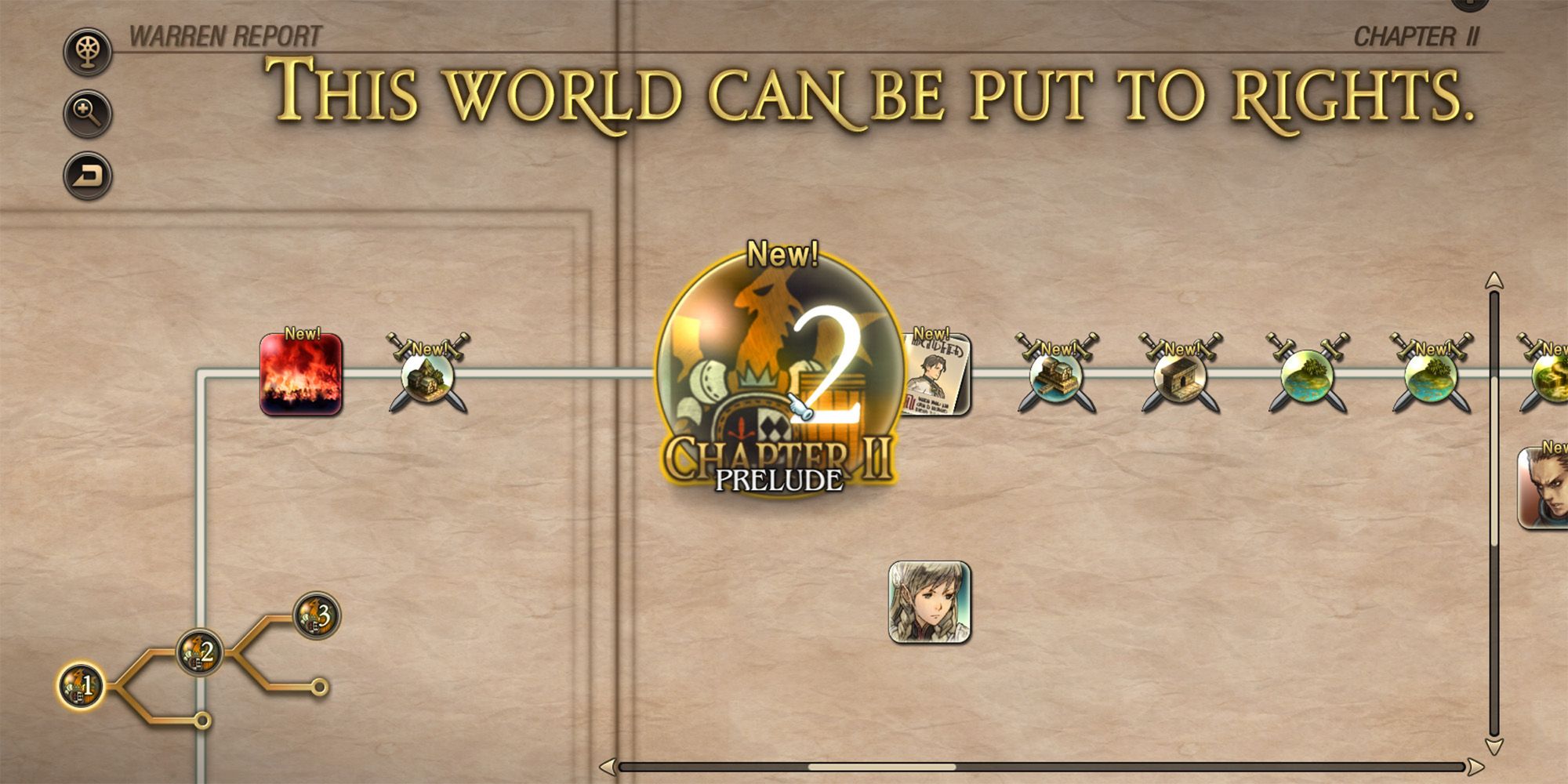1568x784 pixels.
Task: Select the magnifying glass zoom icon
Action: (x=86, y=114)
